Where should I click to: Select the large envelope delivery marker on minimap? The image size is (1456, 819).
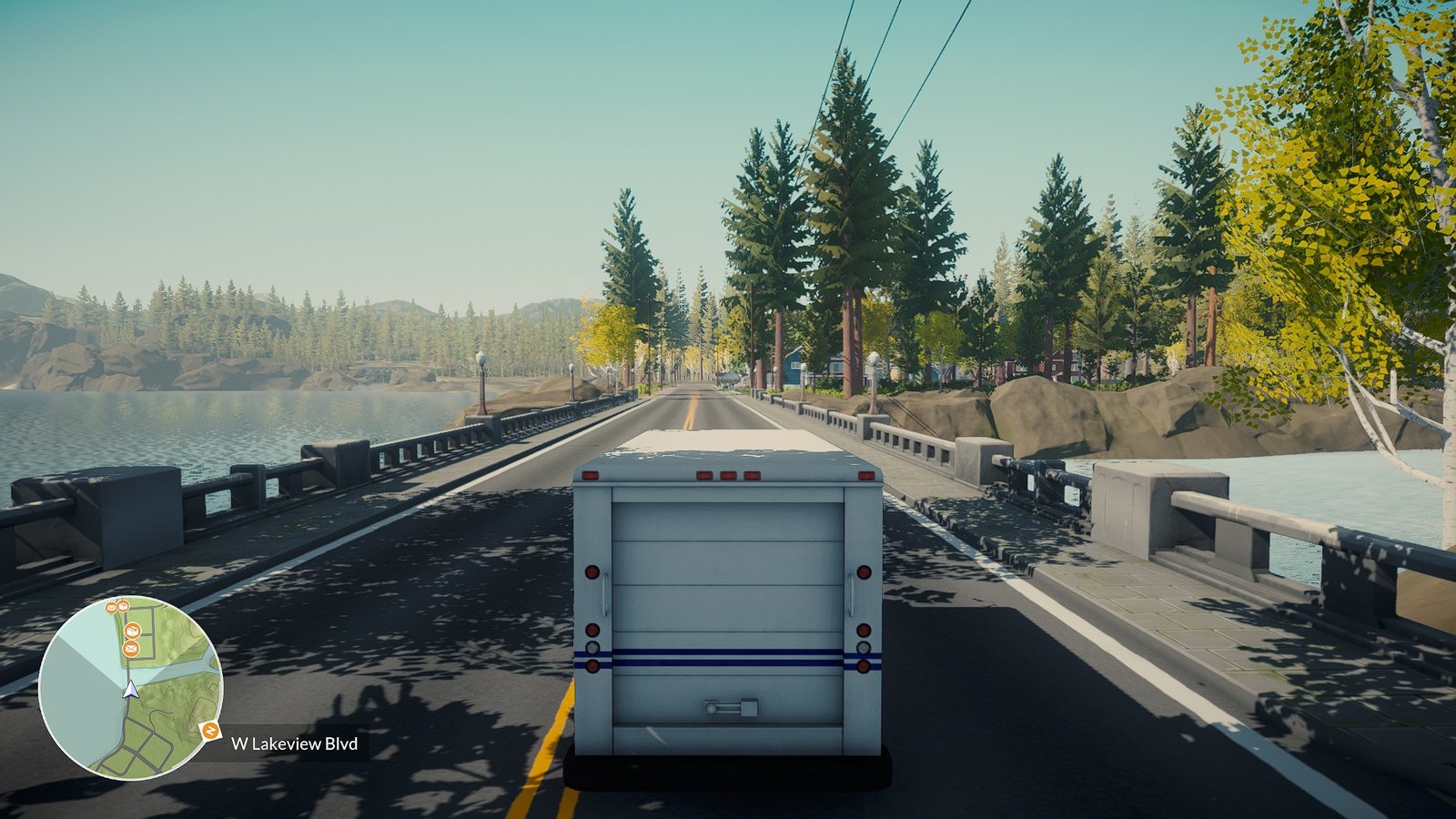pos(131,649)
